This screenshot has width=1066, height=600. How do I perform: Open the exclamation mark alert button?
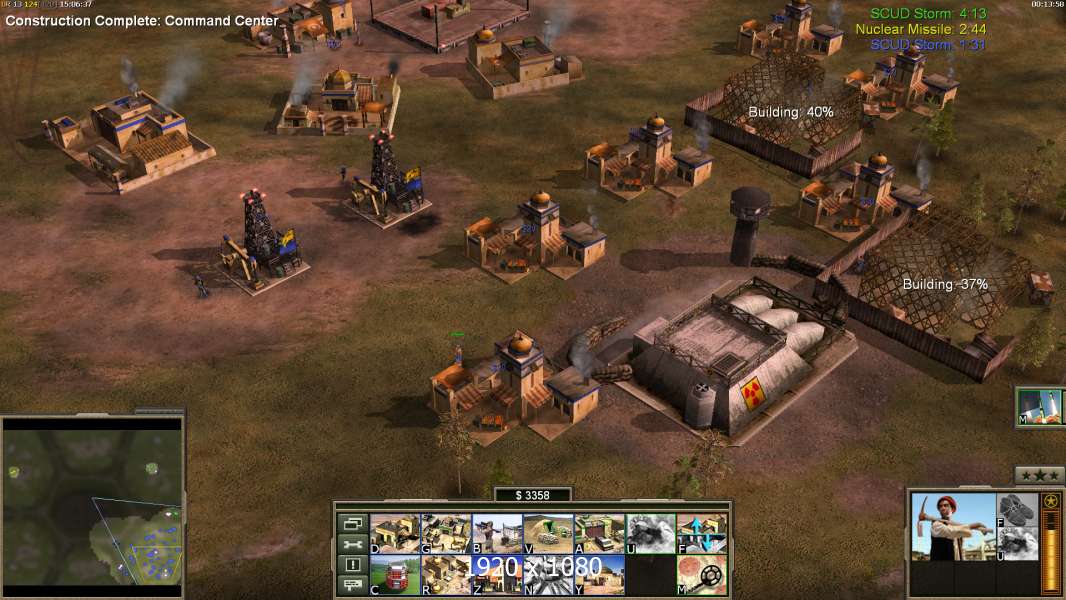[x=352, y=565]
